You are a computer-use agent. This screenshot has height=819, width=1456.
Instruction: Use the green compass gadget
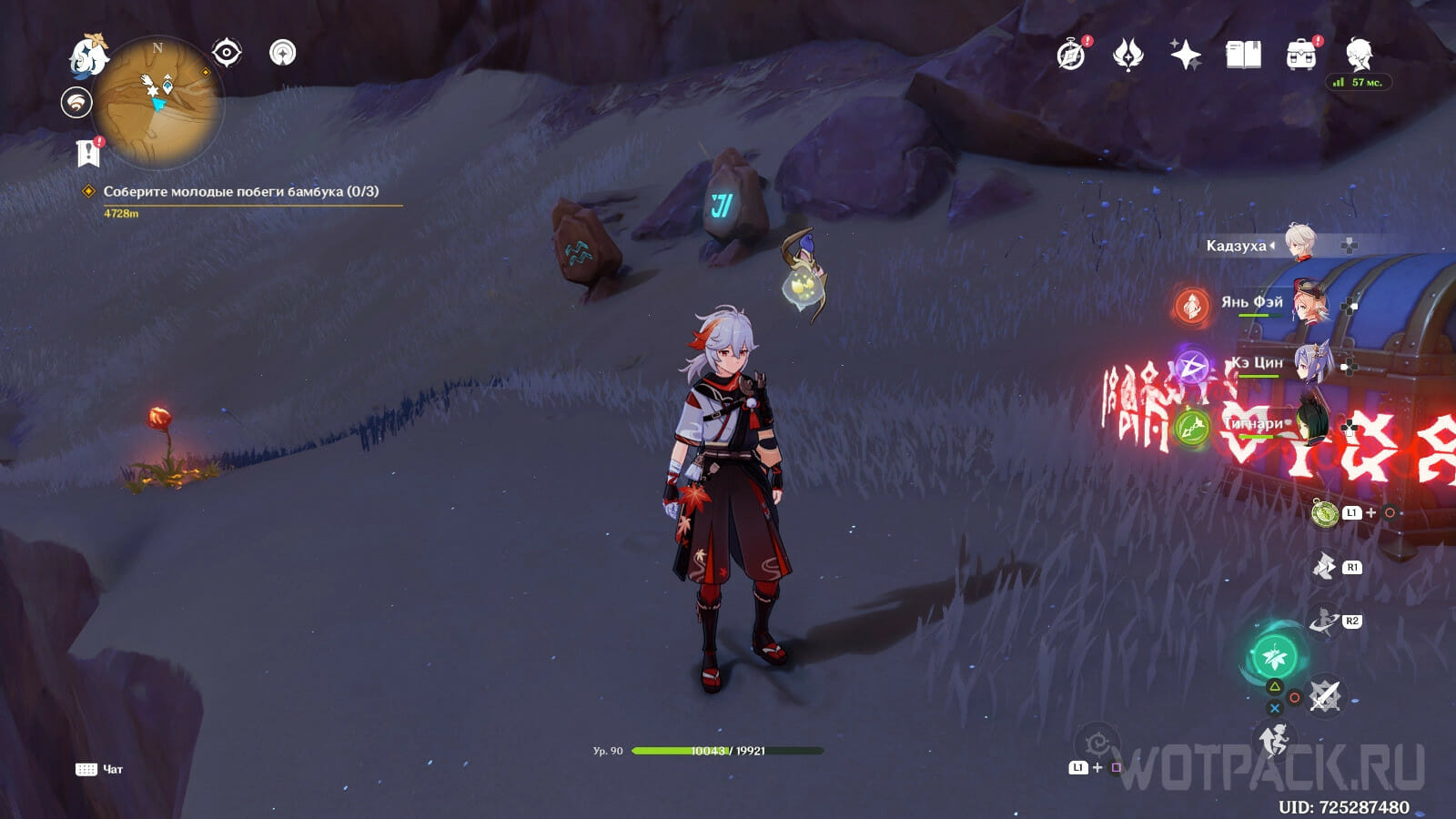(x=1325, y=514)
